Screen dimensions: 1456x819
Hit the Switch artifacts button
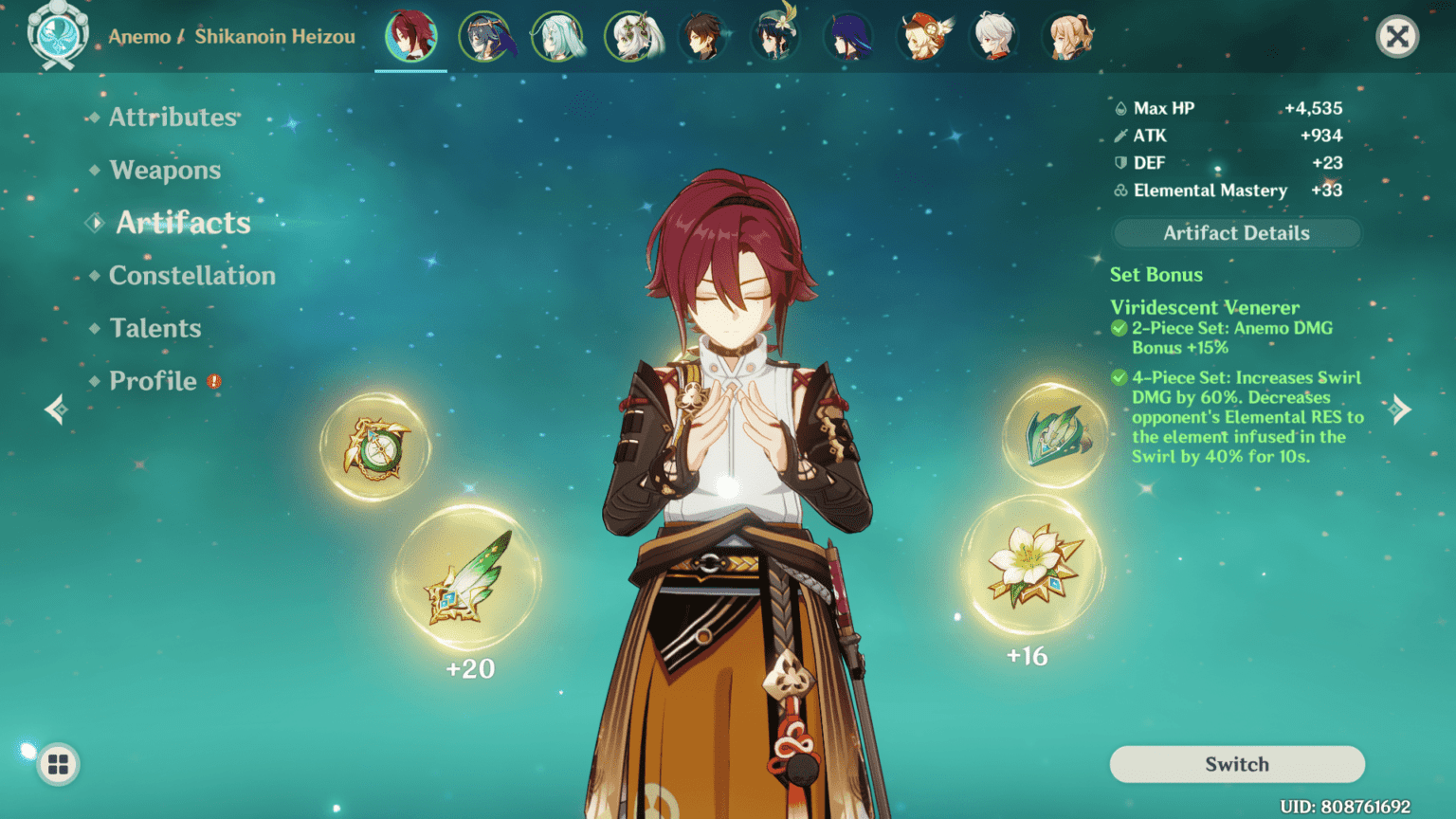tap(1236, 764)
